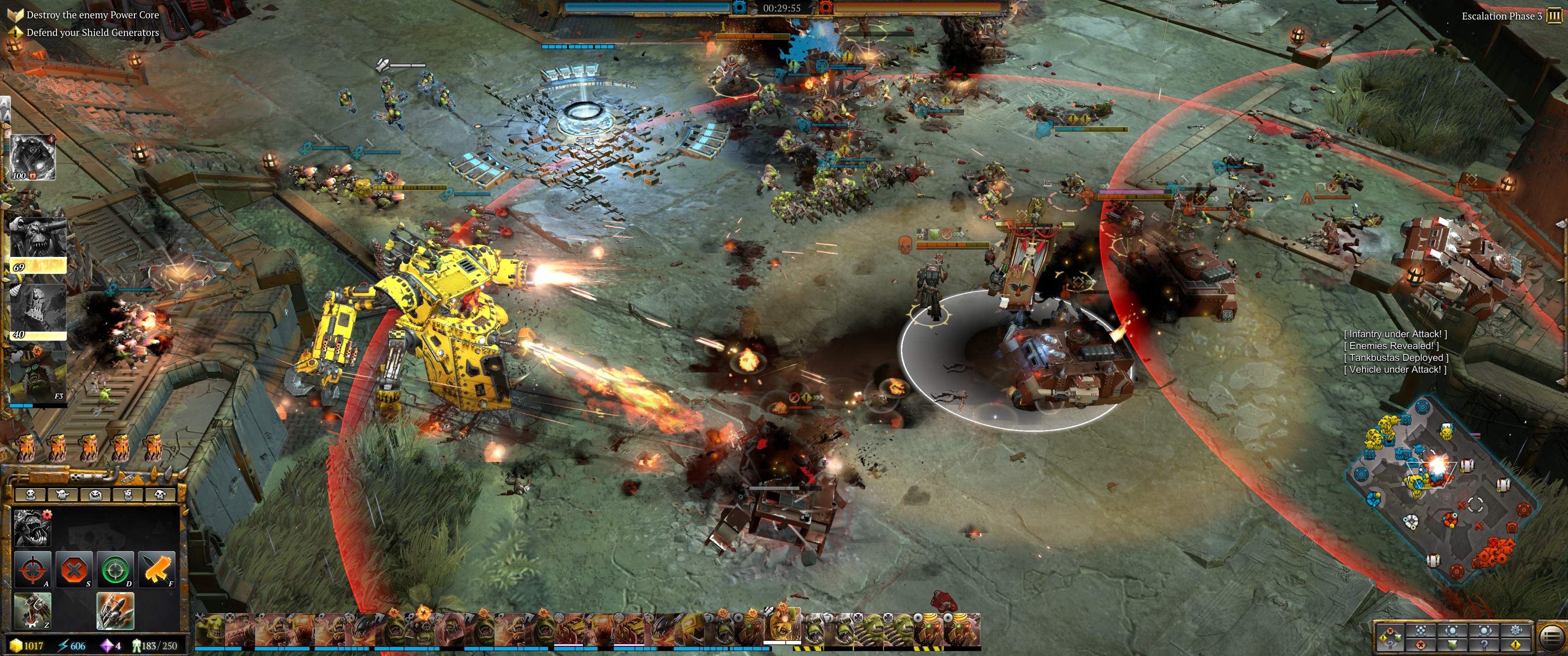Click the locked super ability portrait (100)
The width and height of the screenshot is (1568, 656).
33,157
